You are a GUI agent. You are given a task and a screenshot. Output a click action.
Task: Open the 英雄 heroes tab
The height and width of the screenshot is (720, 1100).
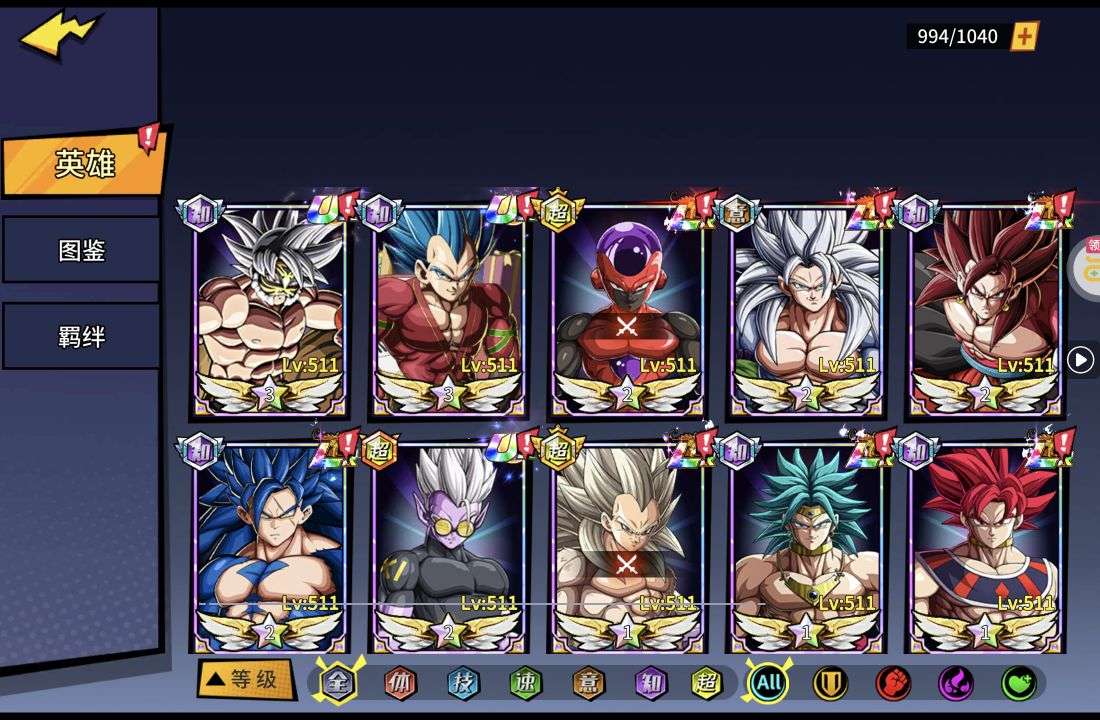84,164
